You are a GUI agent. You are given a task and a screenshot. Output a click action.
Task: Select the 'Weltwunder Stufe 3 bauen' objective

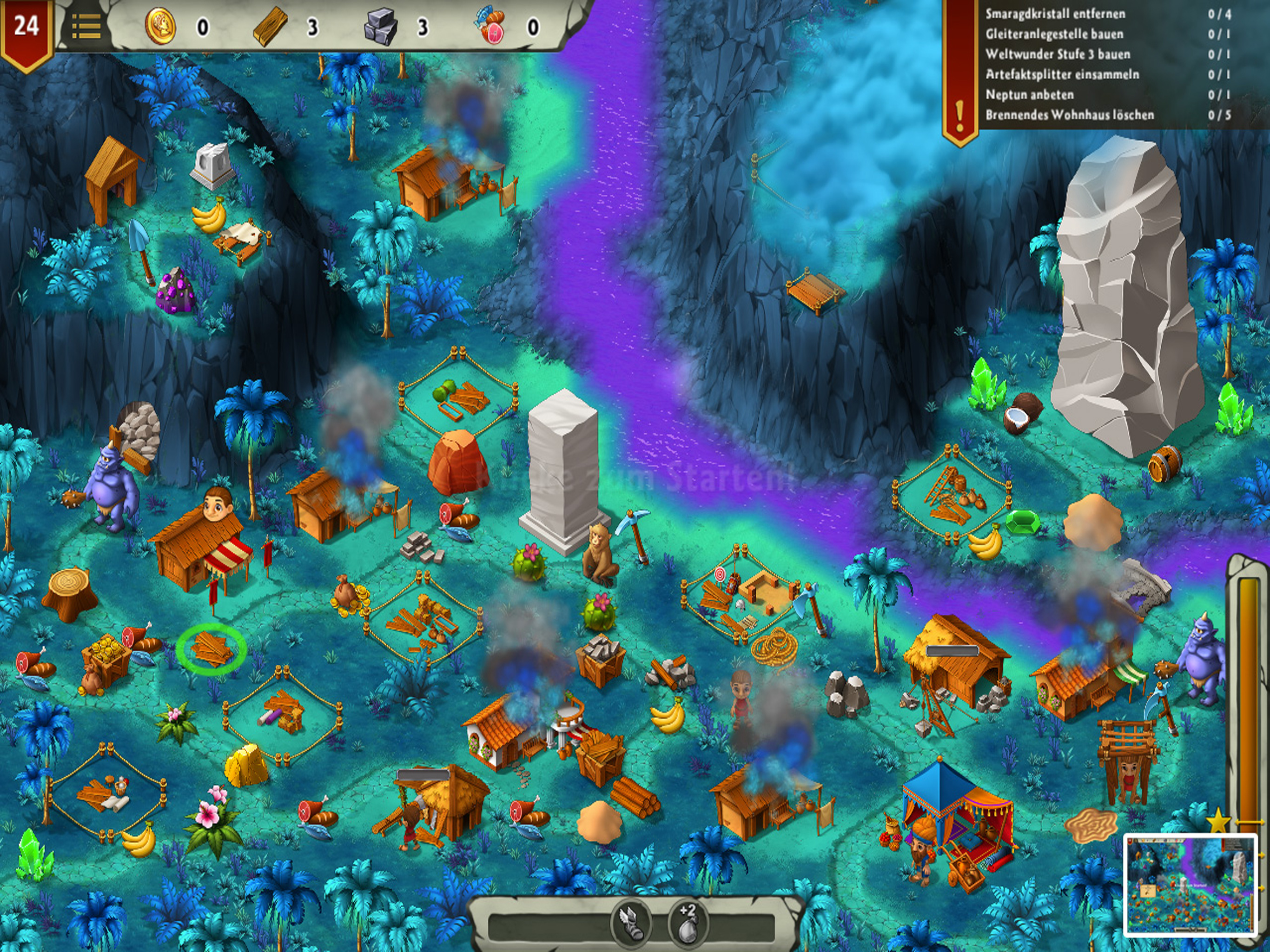(1058, 54)
